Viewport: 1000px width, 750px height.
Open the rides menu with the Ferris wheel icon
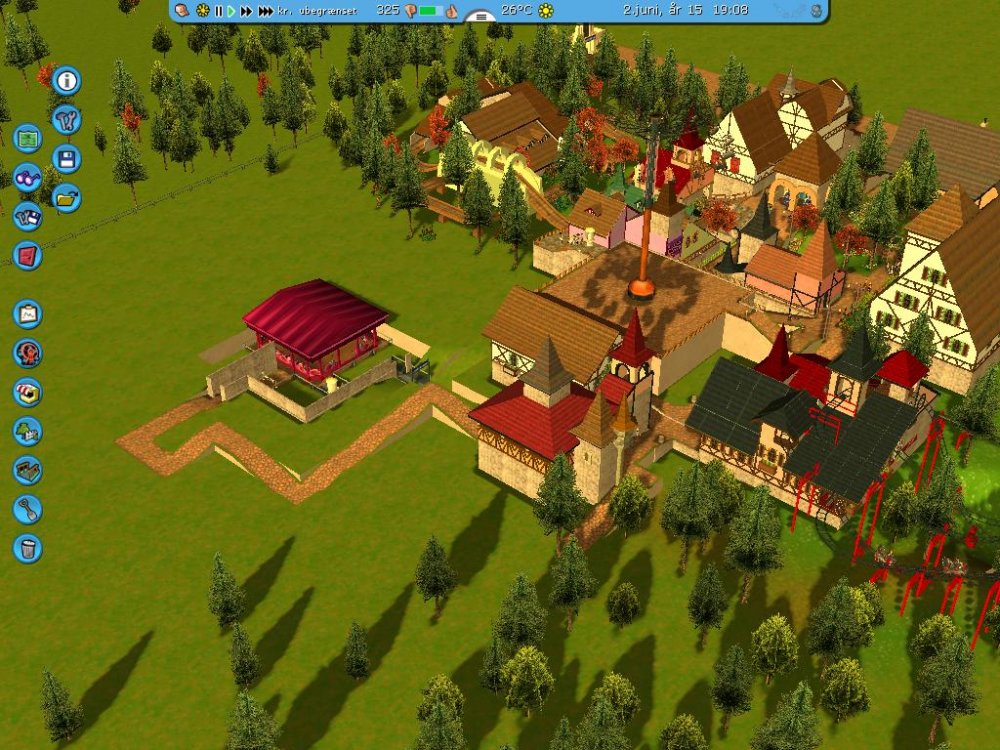pyautogui.click(x=28, y=353)
